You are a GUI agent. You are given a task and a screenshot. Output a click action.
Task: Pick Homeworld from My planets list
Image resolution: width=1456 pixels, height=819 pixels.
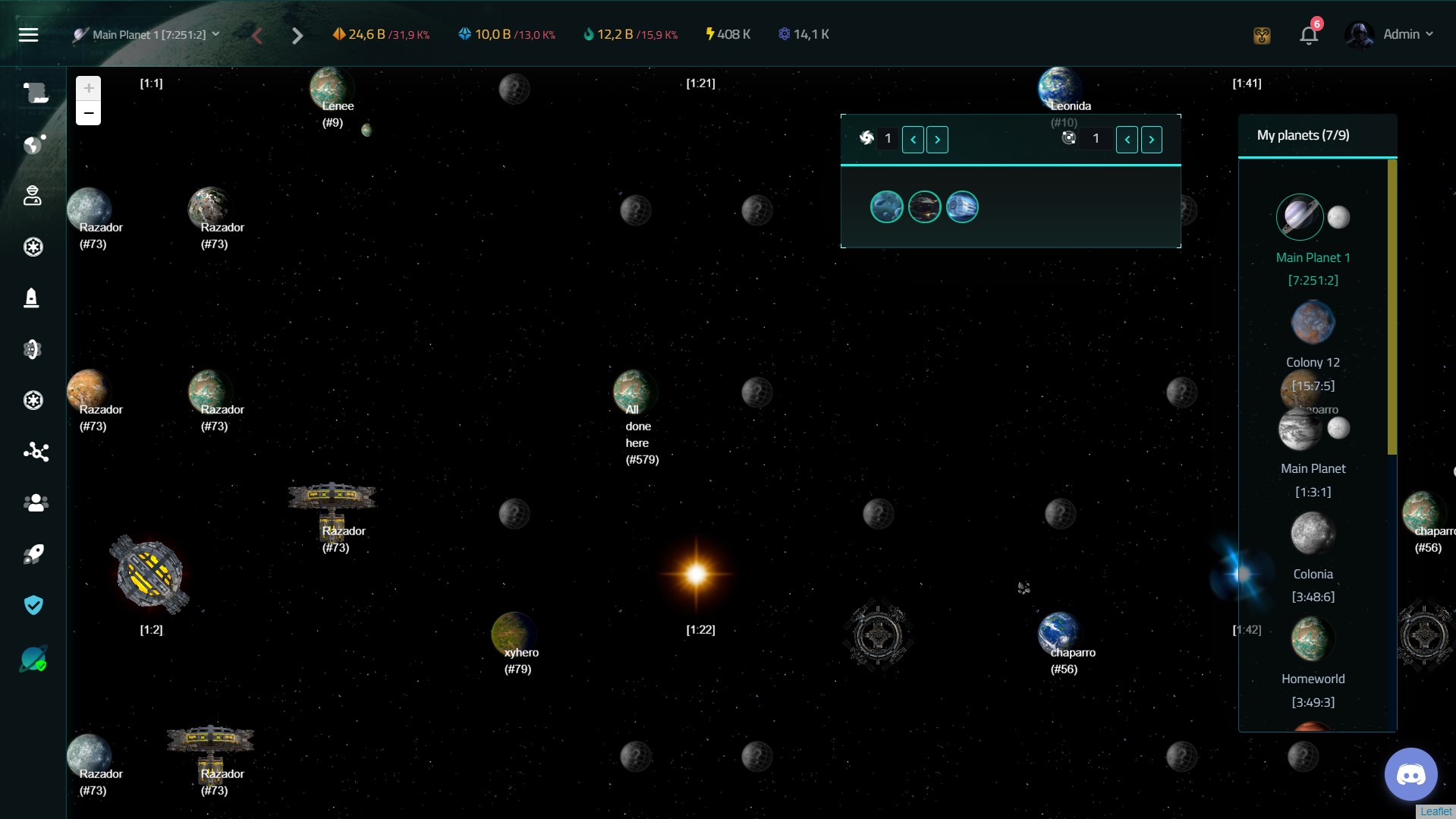point(1313,639)
